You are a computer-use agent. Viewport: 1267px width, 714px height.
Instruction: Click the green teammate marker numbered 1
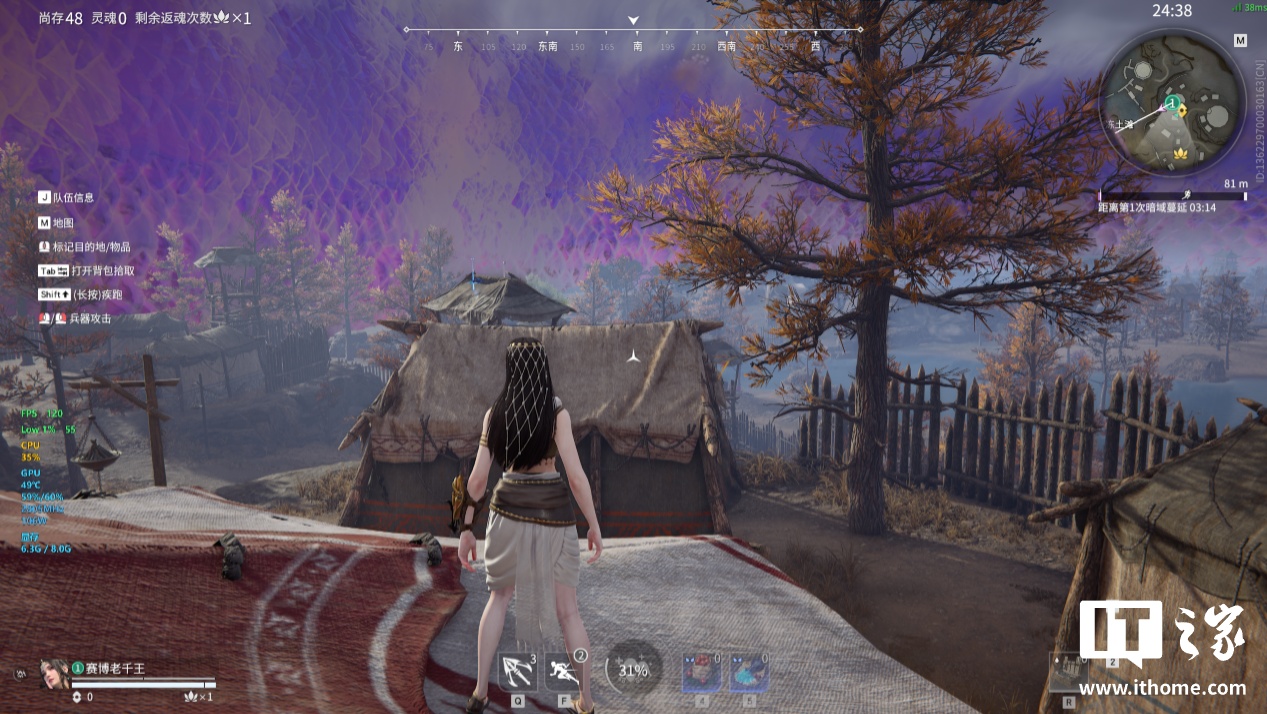(1171, 103)
